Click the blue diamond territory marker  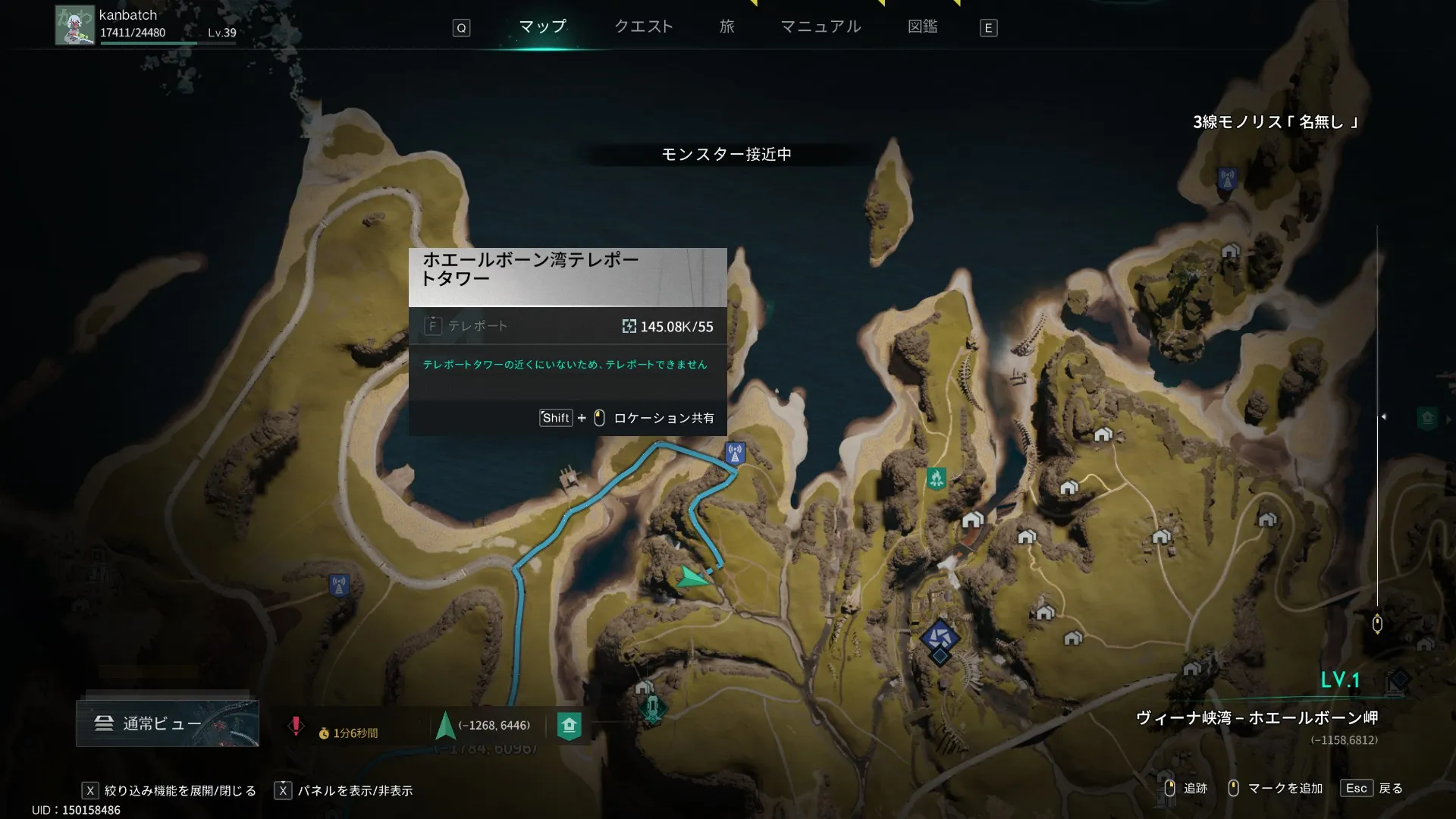940,639
